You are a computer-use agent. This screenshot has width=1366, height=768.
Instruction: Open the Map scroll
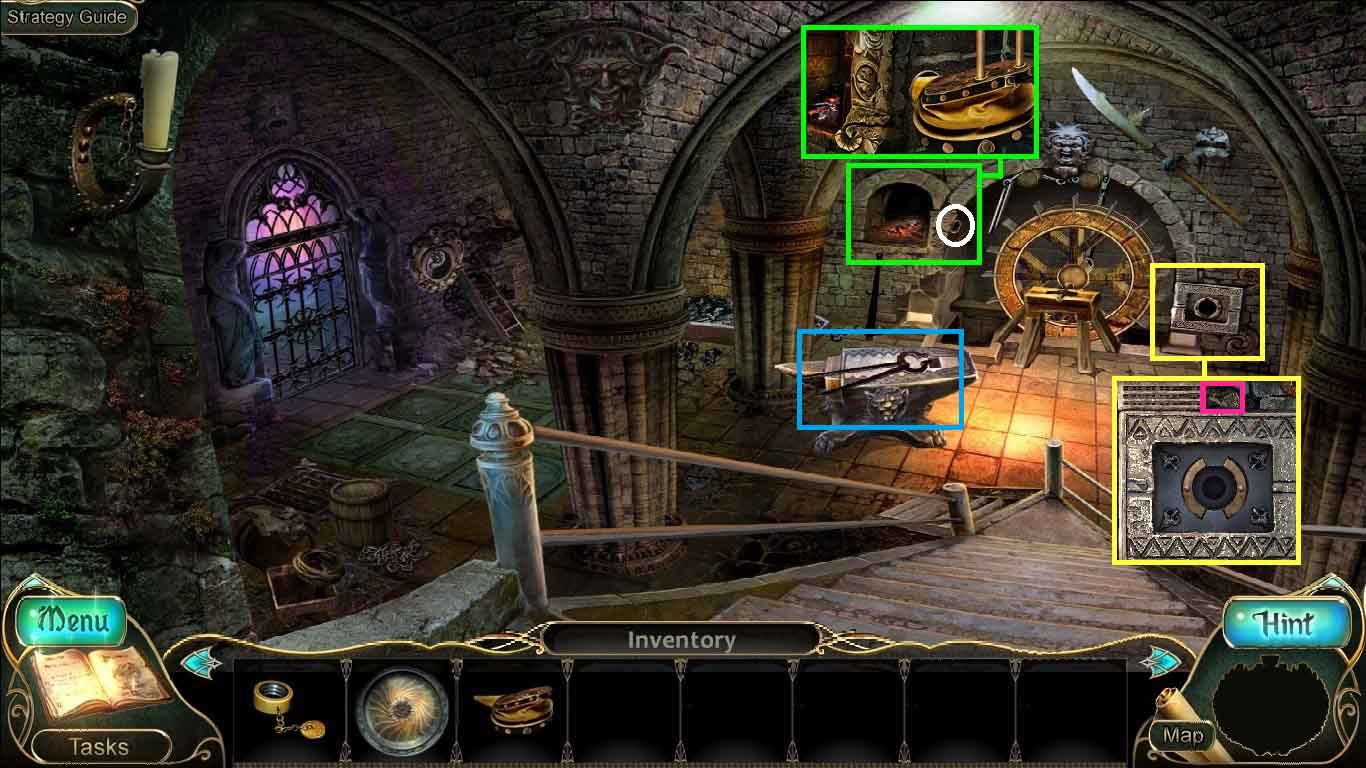1183,736
